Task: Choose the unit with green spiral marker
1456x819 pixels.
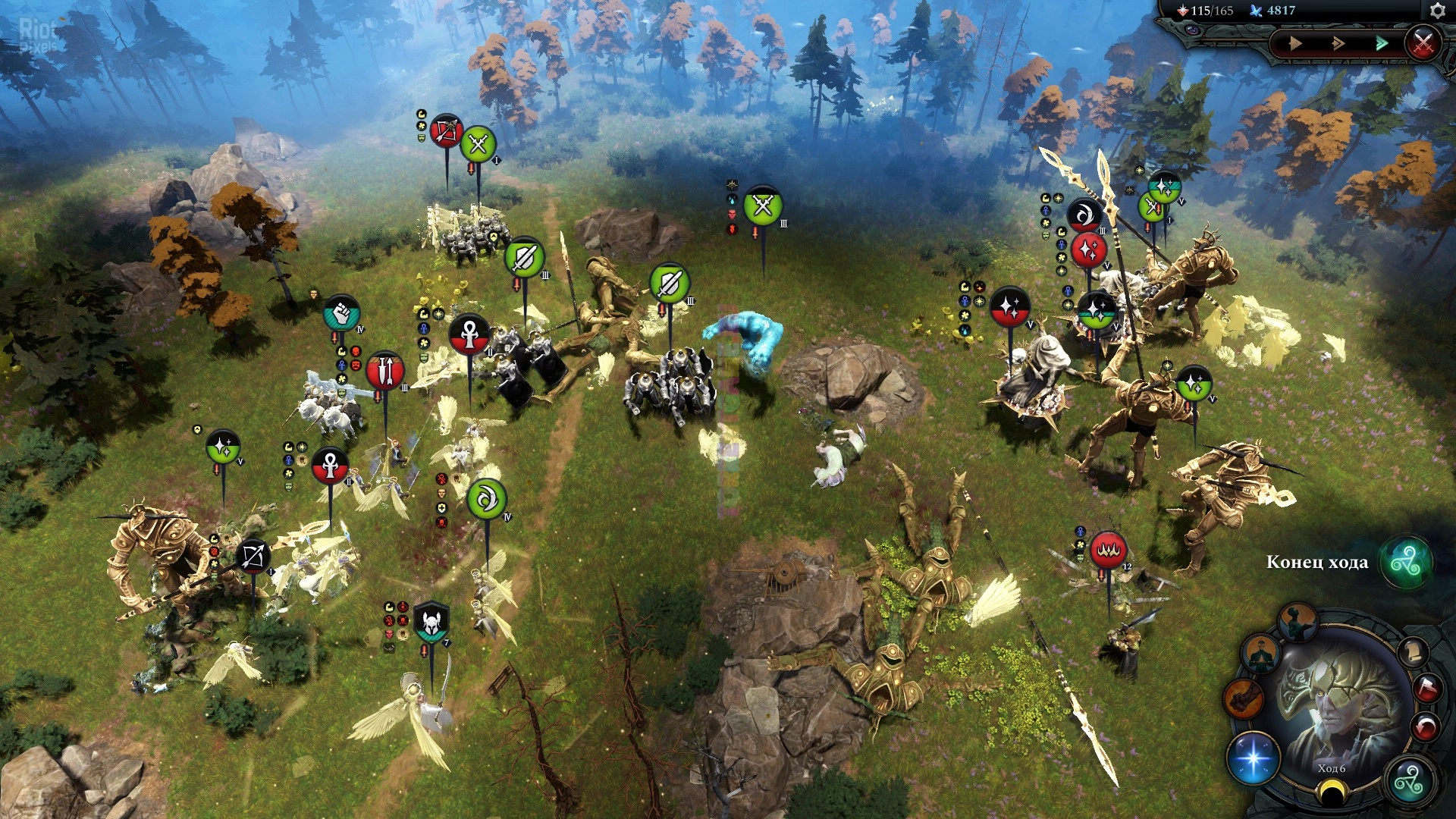Action: 487,498
